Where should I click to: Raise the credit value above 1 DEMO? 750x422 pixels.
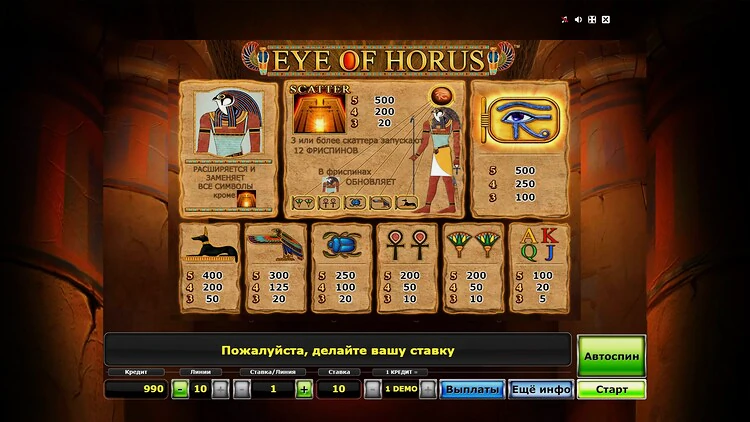[428, 389]
